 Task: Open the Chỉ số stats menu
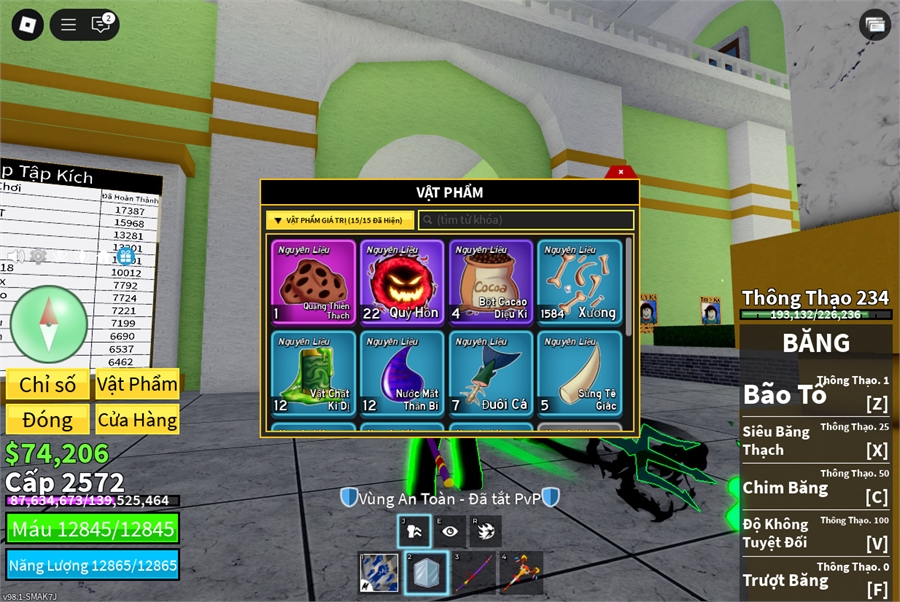(x=47, y=385)
